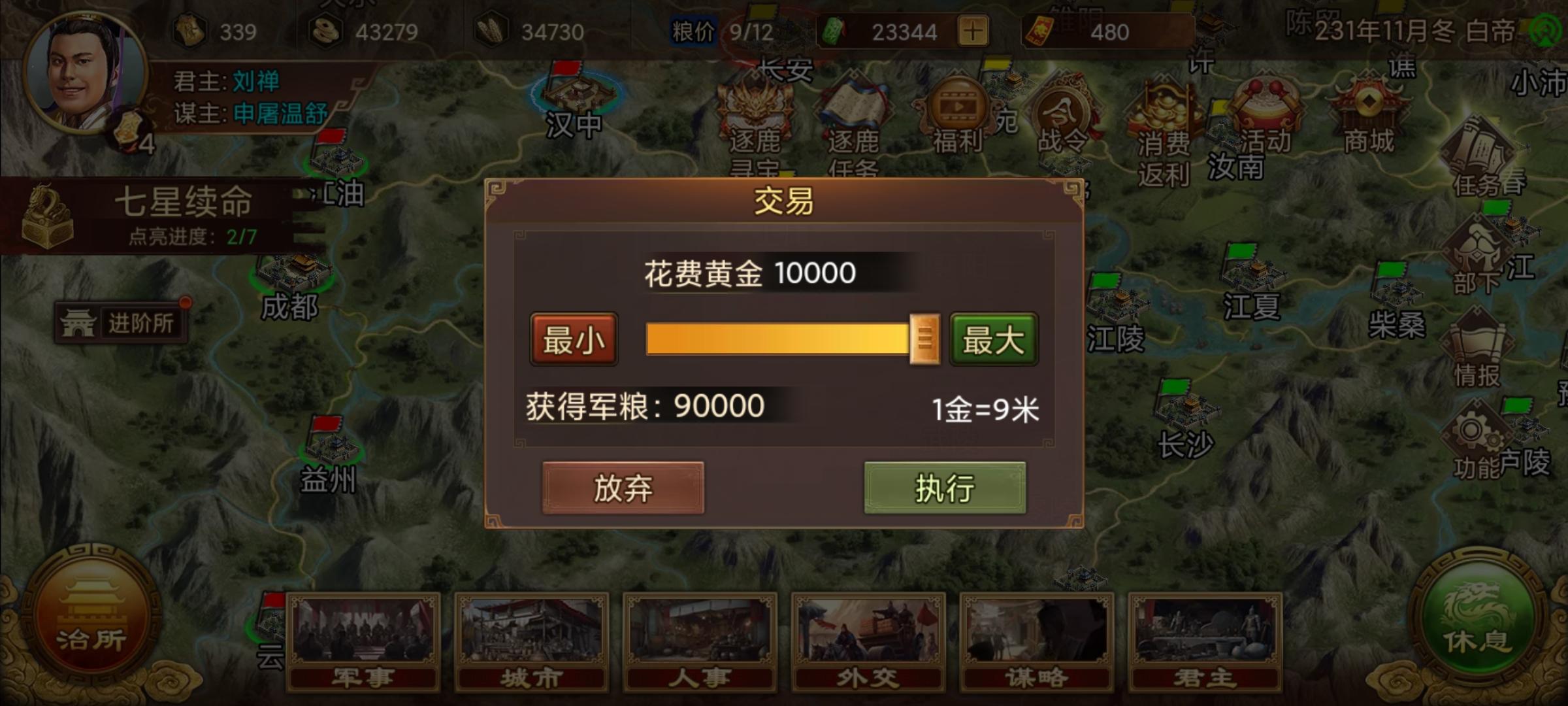Cancel trade with the 放弃 button
1568x706 pixels.
[625, 488]
